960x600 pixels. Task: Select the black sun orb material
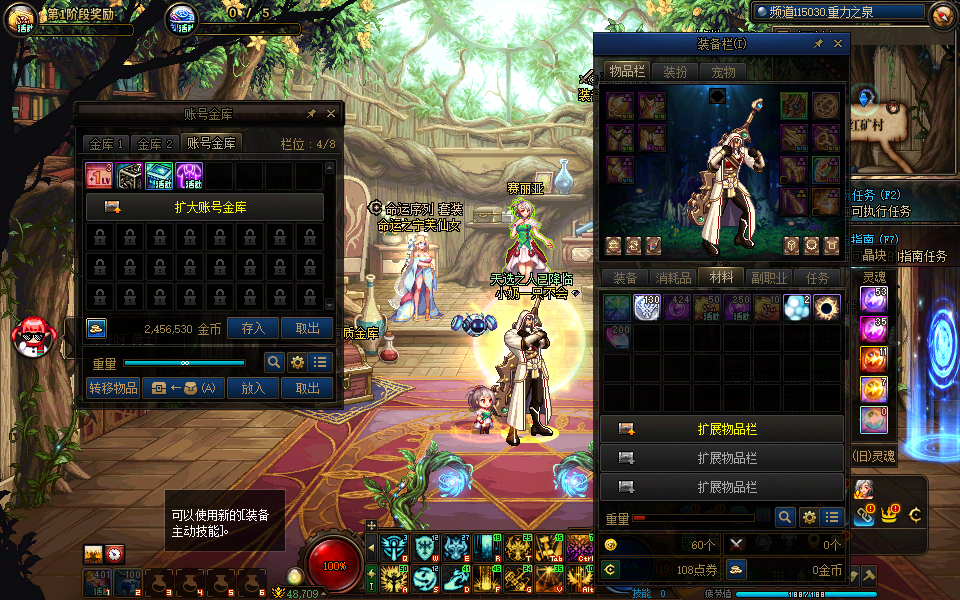[827, 307]
